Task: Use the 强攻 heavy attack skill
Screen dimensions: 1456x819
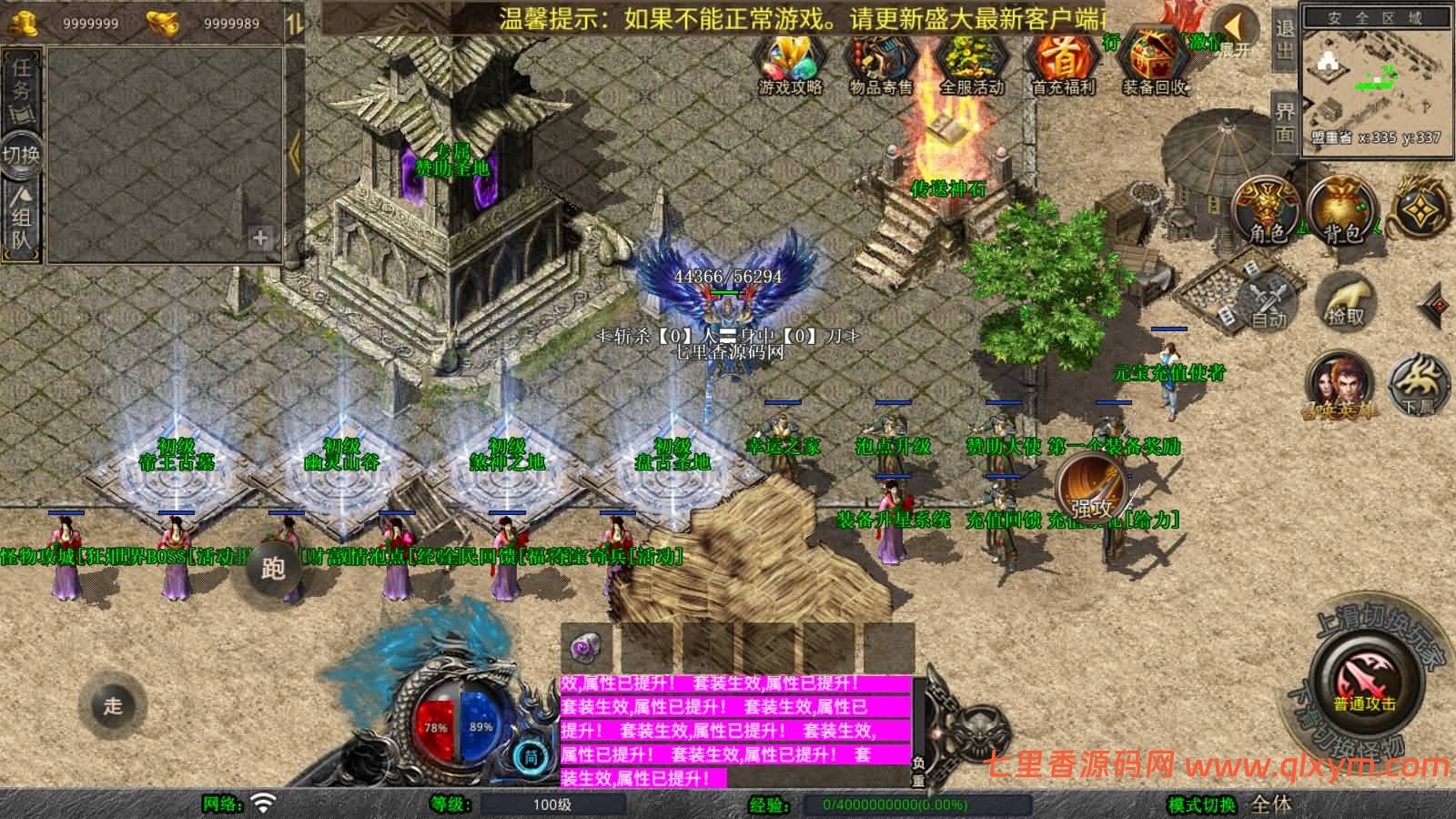Action: (1091, 487)
